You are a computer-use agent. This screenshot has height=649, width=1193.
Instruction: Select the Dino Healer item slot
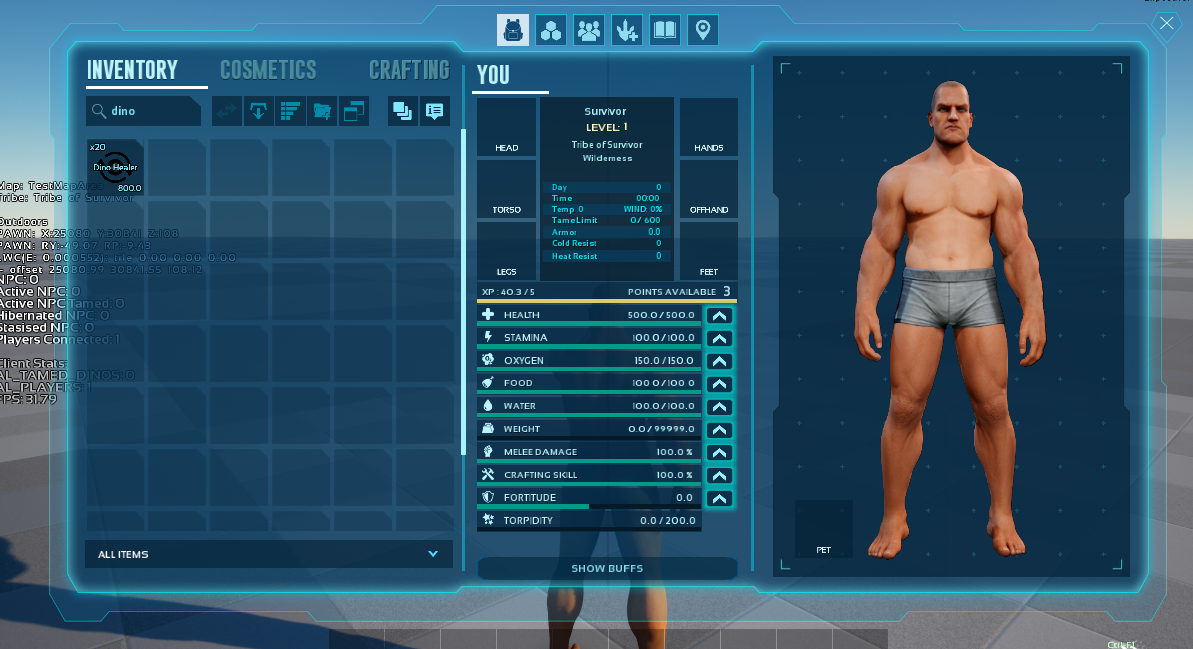click(x=115, y=167)
